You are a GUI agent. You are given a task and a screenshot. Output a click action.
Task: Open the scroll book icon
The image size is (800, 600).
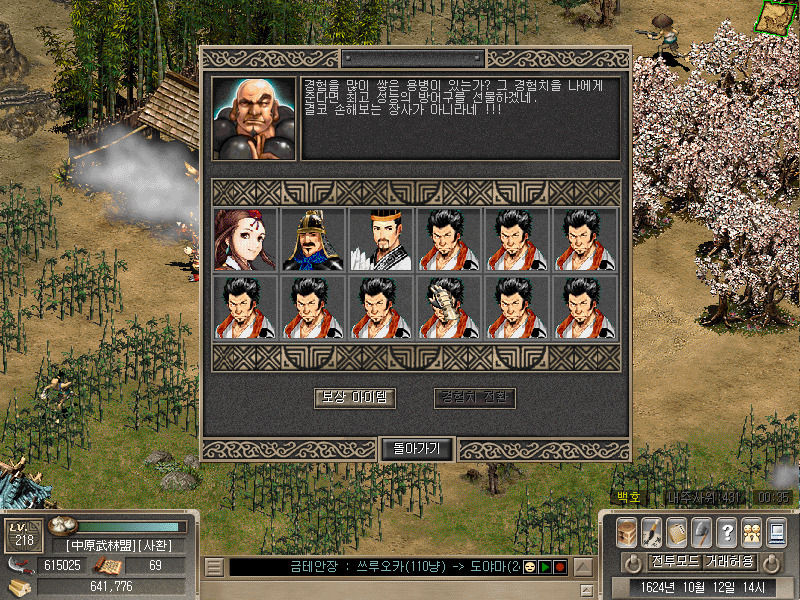pos(677,531)
